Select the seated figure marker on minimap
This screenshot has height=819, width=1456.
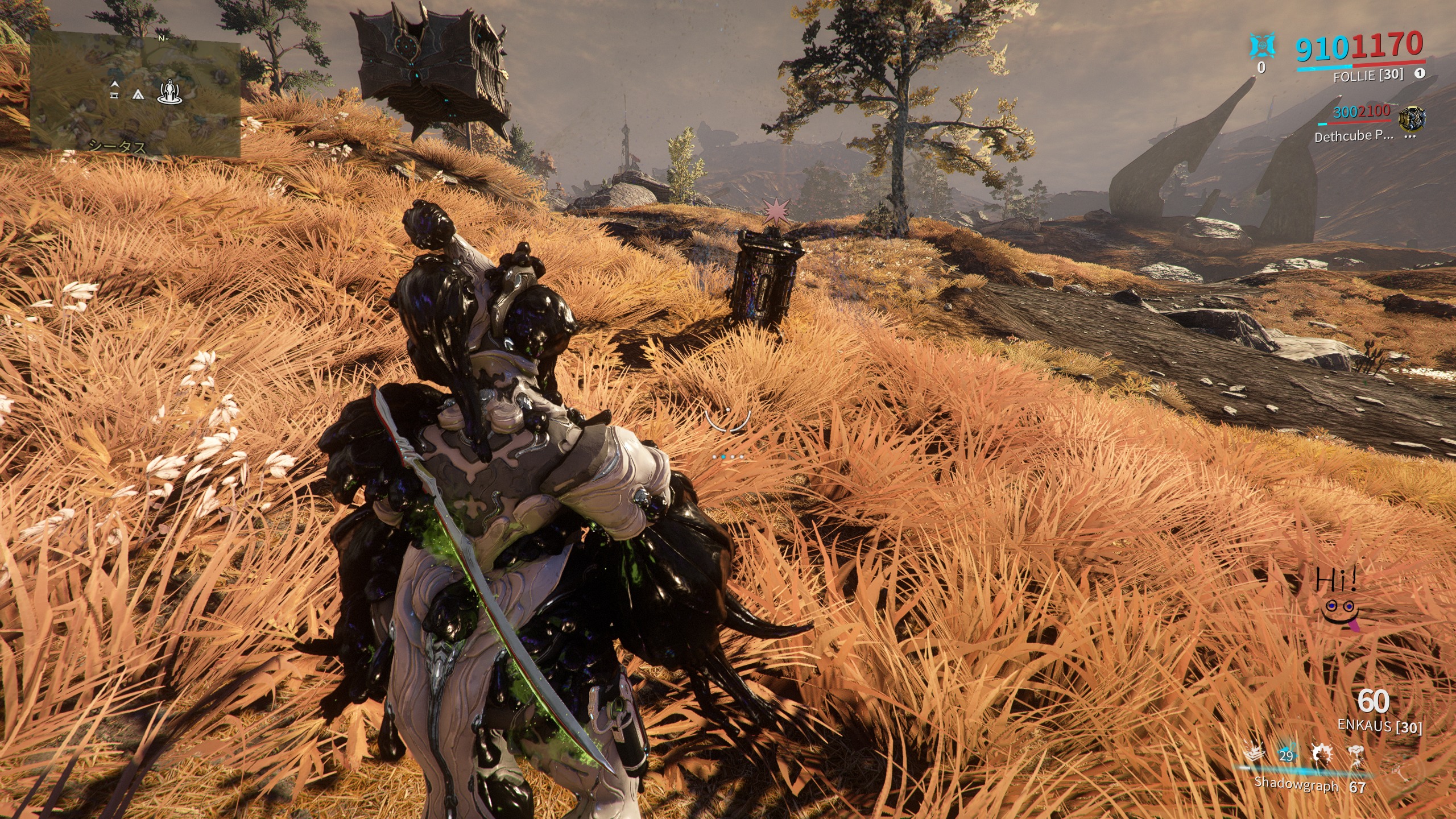click(x=169, y=91)
